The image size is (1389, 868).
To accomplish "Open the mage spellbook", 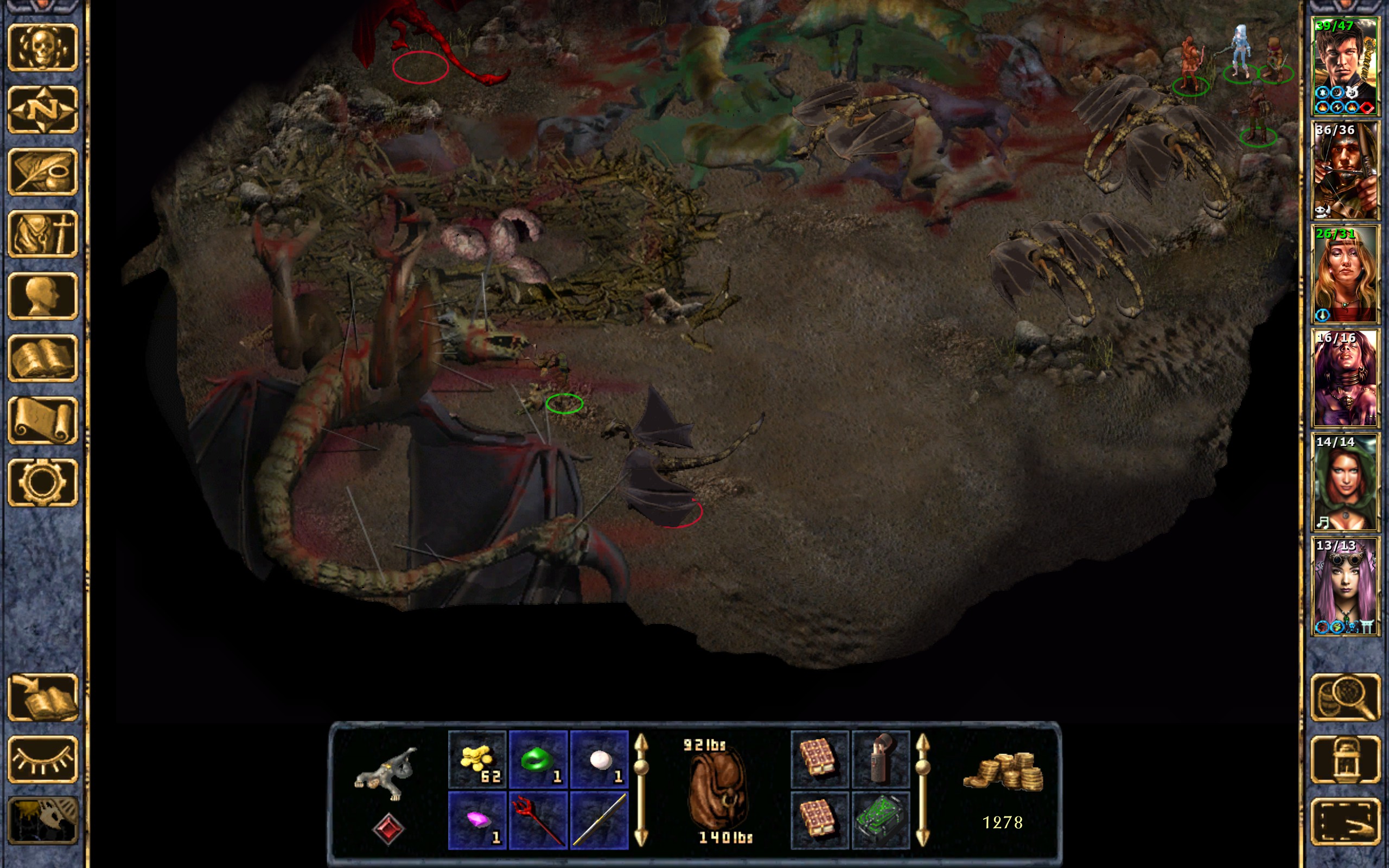I will pos(42,358).
